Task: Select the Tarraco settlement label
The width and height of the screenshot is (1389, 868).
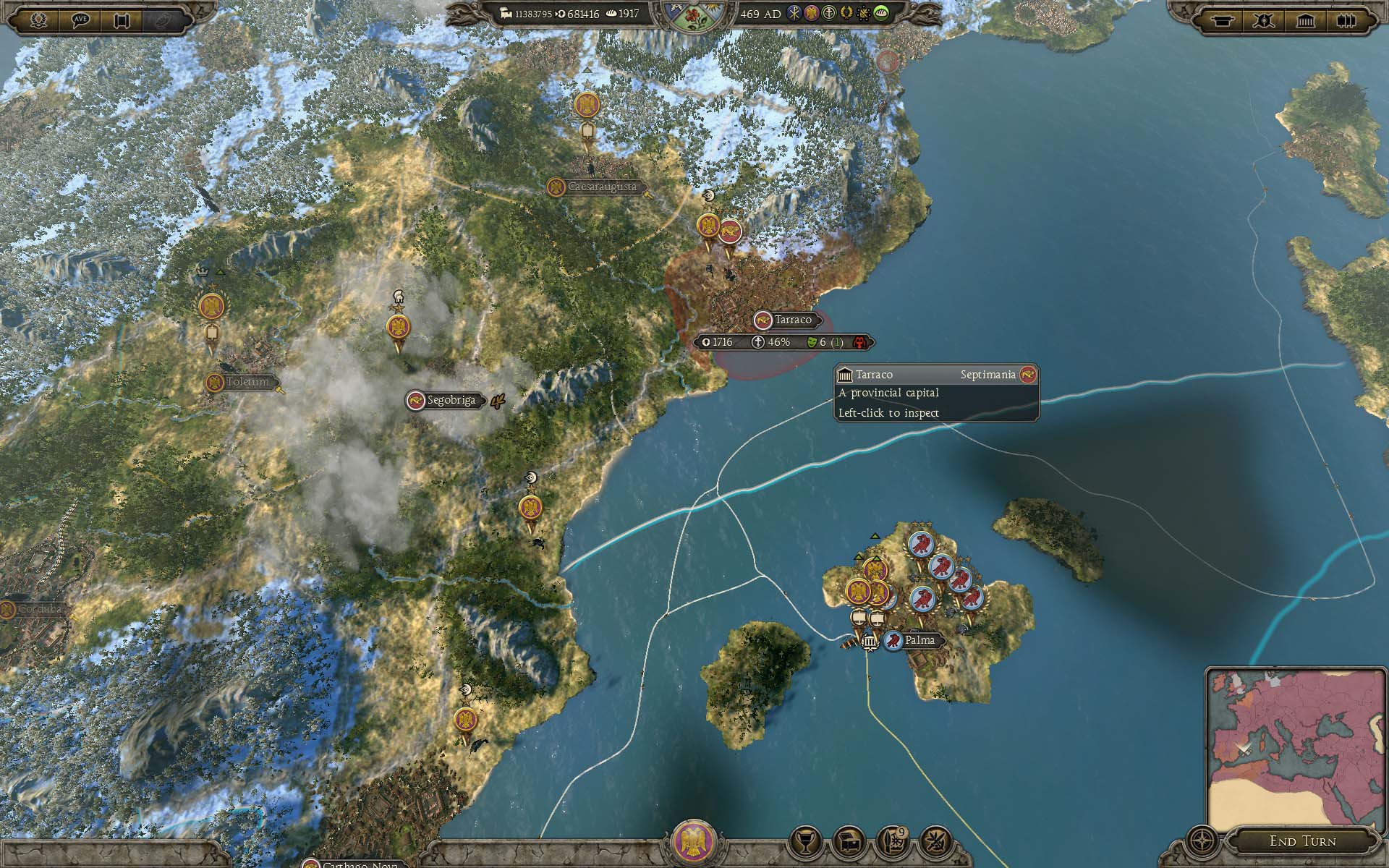Action: [x=792, y=320]
